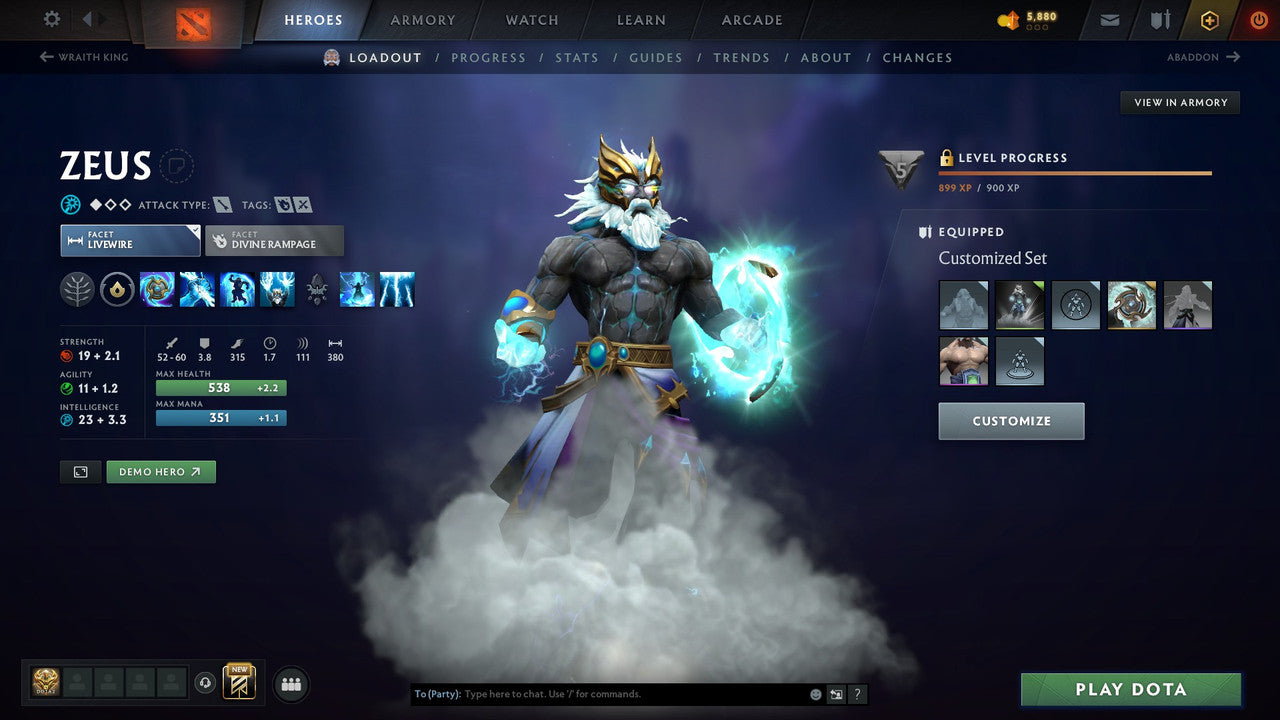
Task: Open the friends party icon bottom right
Action: pyautogui.click(x=290, y=684)
